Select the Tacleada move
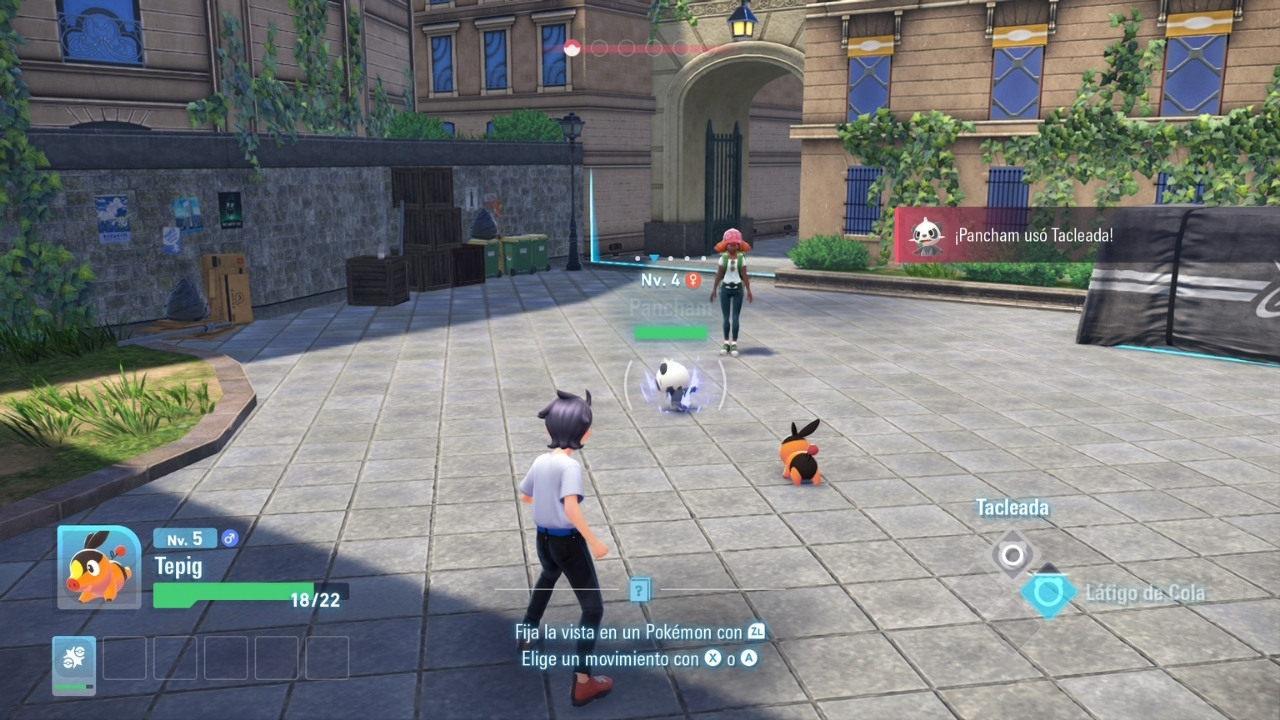 (x=1013, y=553)
